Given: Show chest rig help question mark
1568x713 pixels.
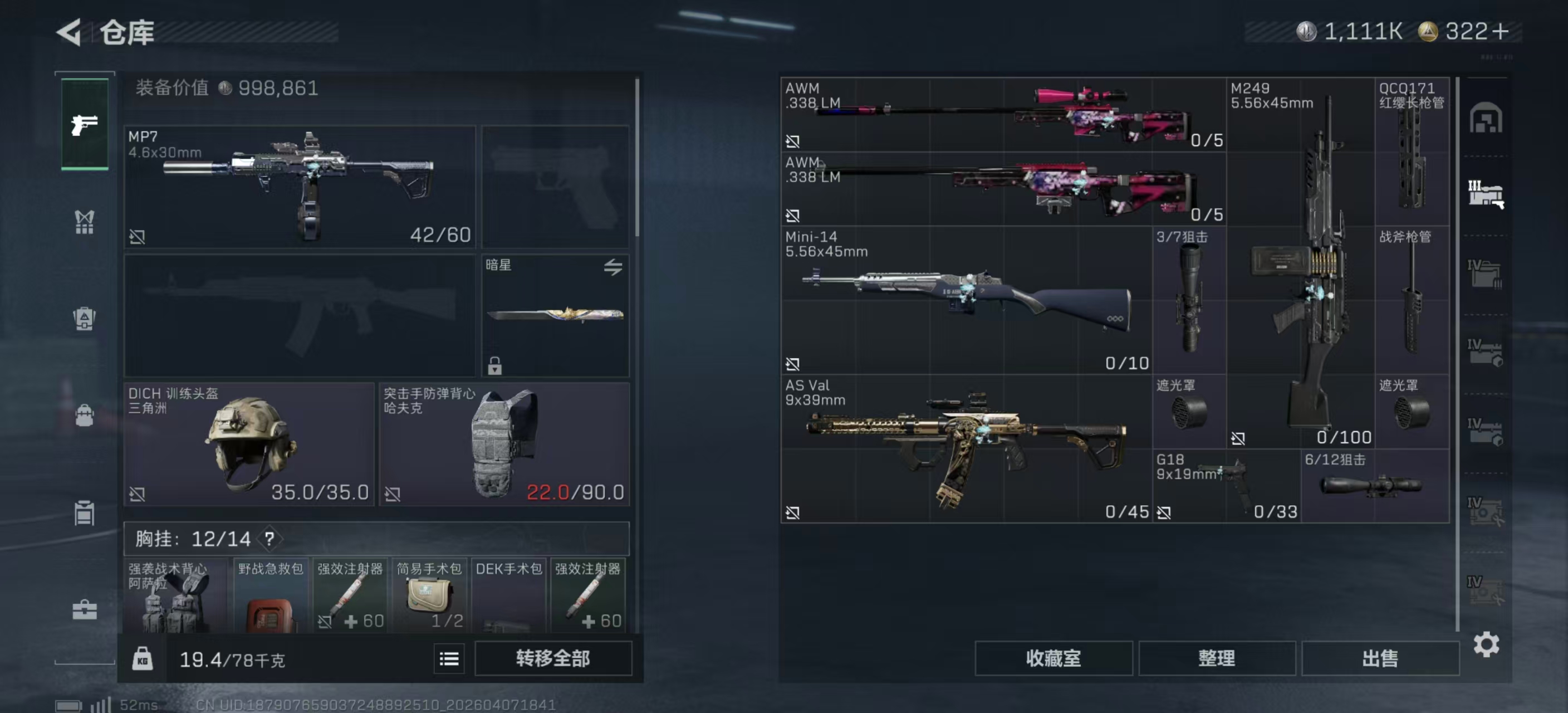Looking at the screenshot, I should tap(269, 538).
